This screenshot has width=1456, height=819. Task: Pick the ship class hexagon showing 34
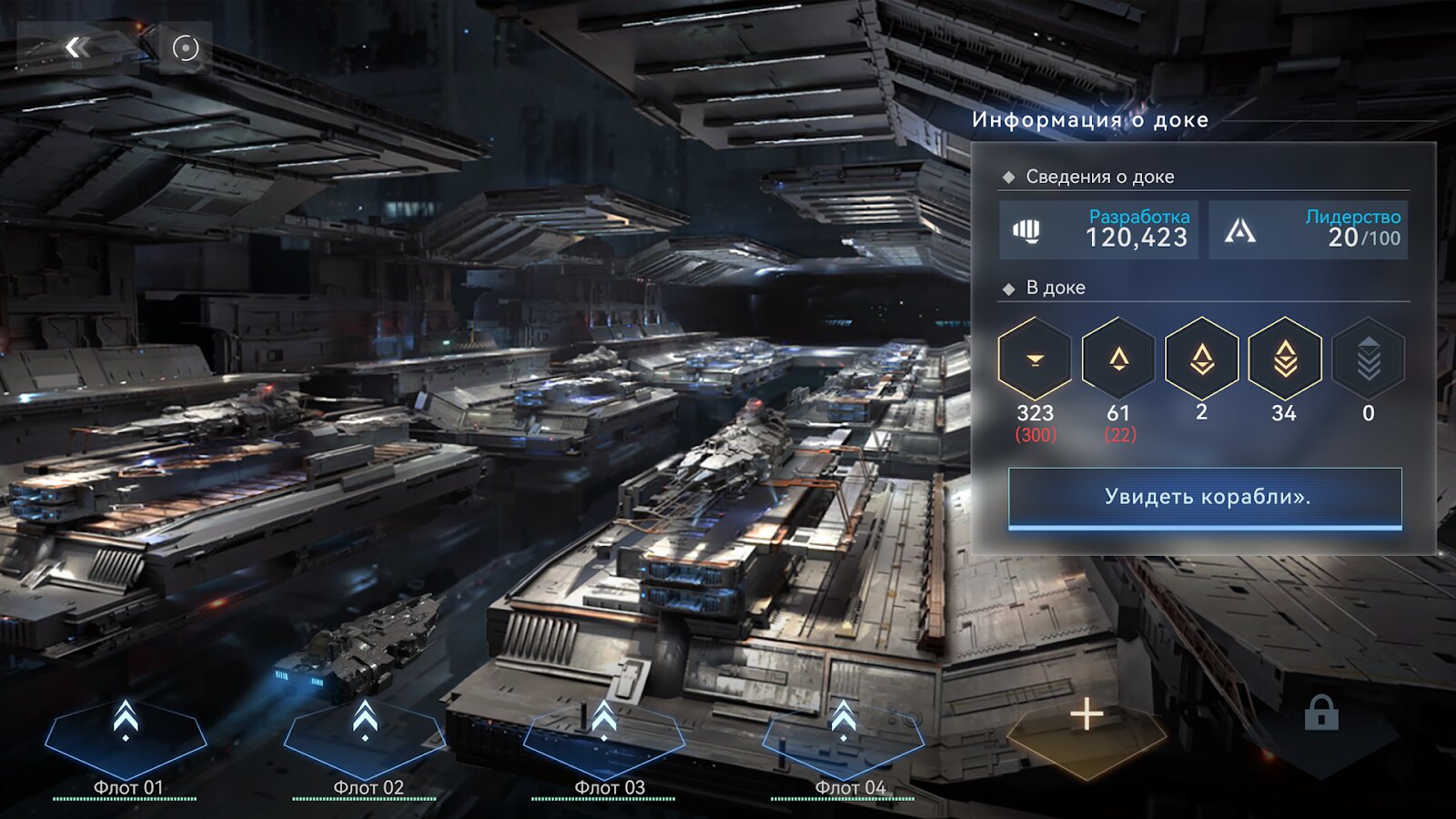[x=1285, y=359]
